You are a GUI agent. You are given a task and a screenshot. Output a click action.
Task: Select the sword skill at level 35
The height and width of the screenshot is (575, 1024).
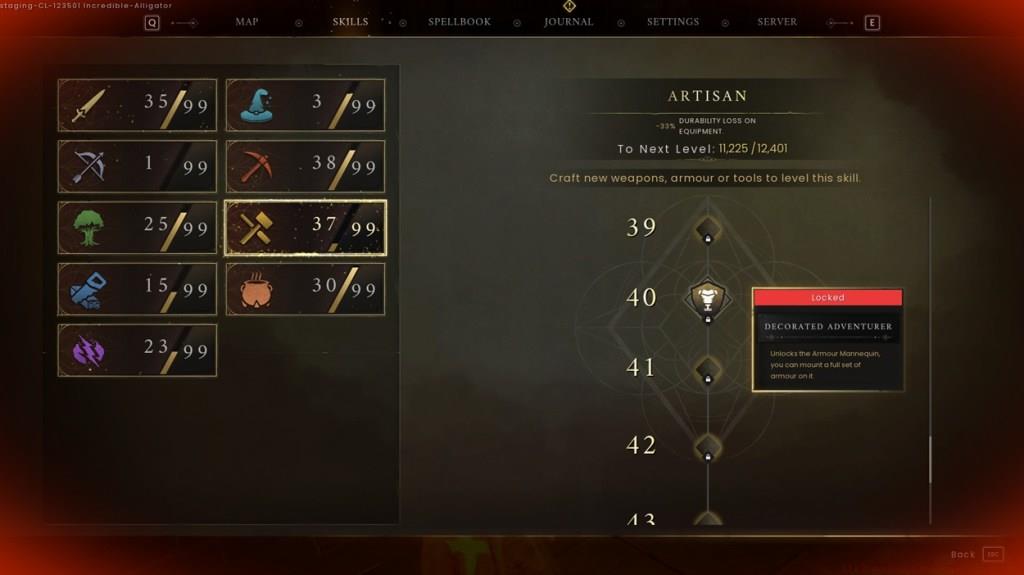point(137,105)
